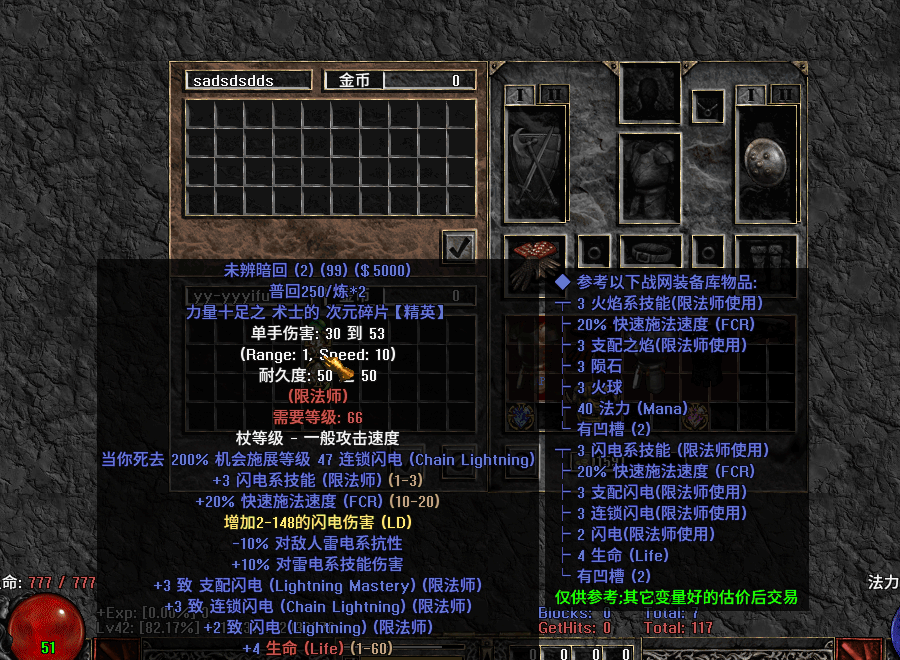
Task: Click the ring slot beside the boots
Action: [x=709, y=251]
